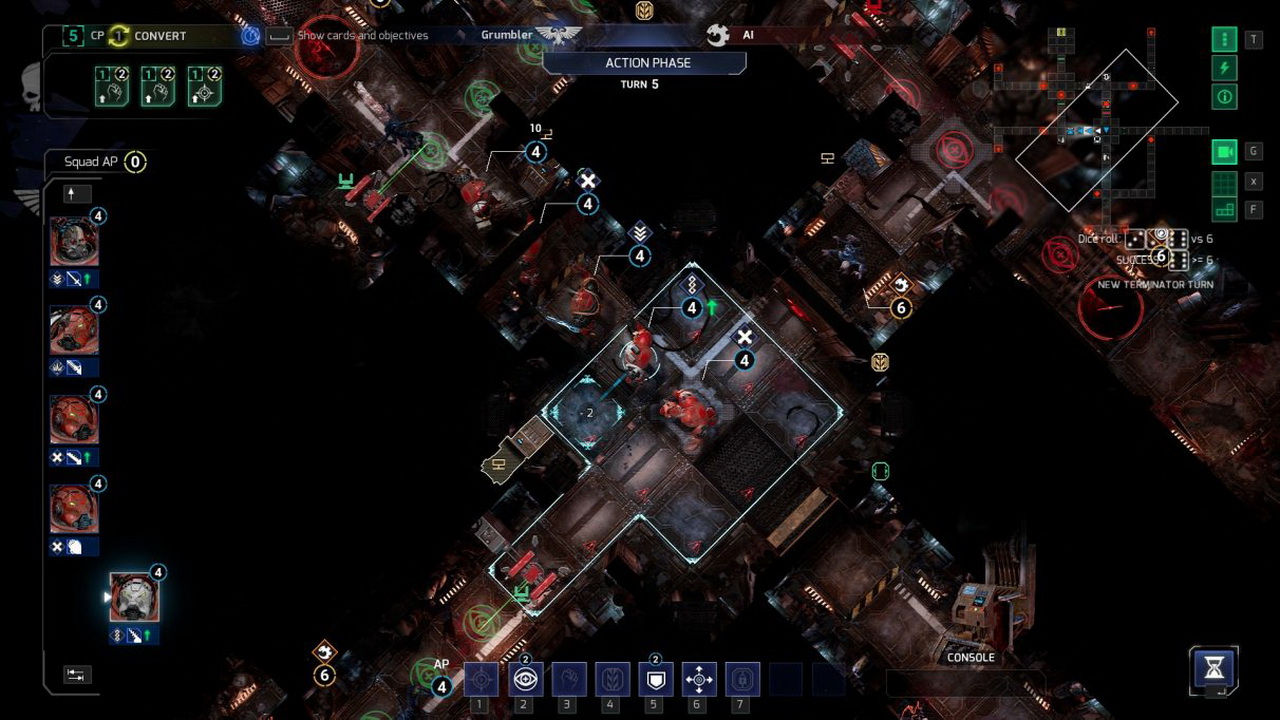Click the up-arrow button above squad portraits
Viewport: 1280px width, 720px height.
(76, 193)
